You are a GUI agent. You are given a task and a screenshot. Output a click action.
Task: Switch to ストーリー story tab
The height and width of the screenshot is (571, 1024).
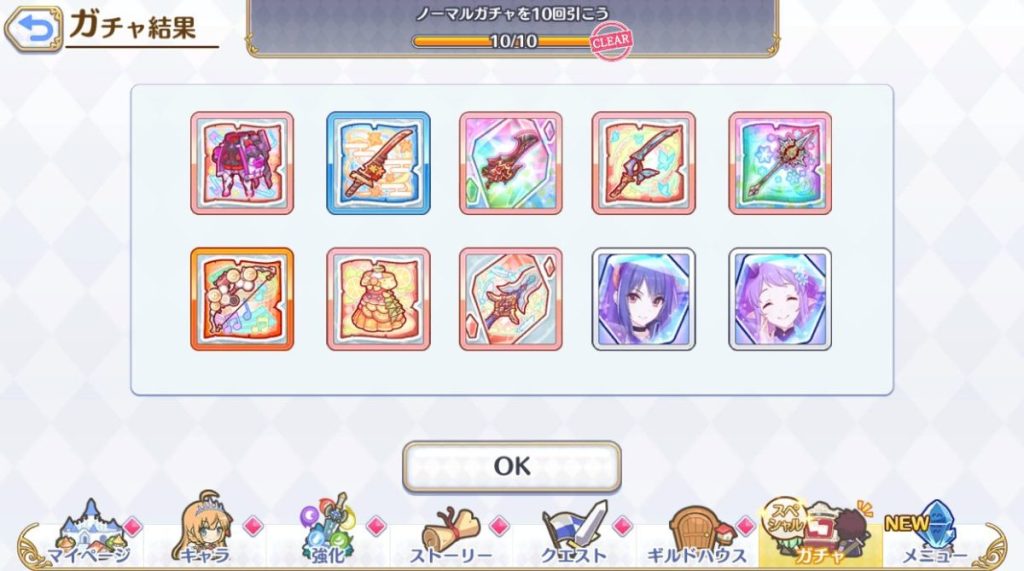(450, 537)
